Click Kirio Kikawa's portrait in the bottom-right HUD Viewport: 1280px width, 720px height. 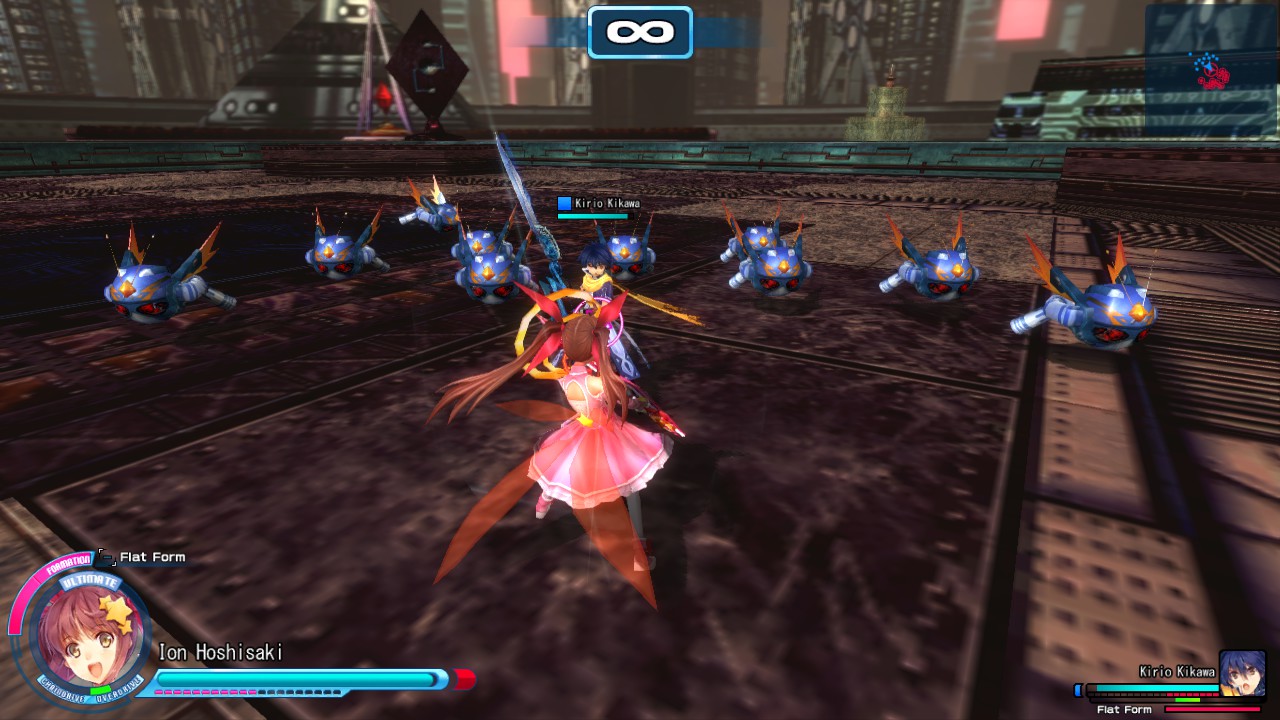[1243, 673]
